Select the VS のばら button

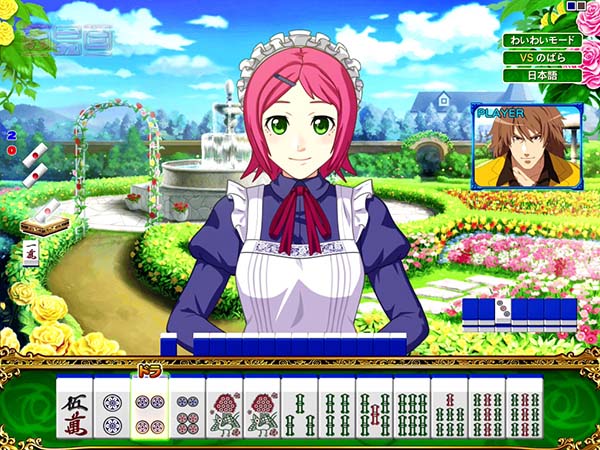[x=541, y=58]
